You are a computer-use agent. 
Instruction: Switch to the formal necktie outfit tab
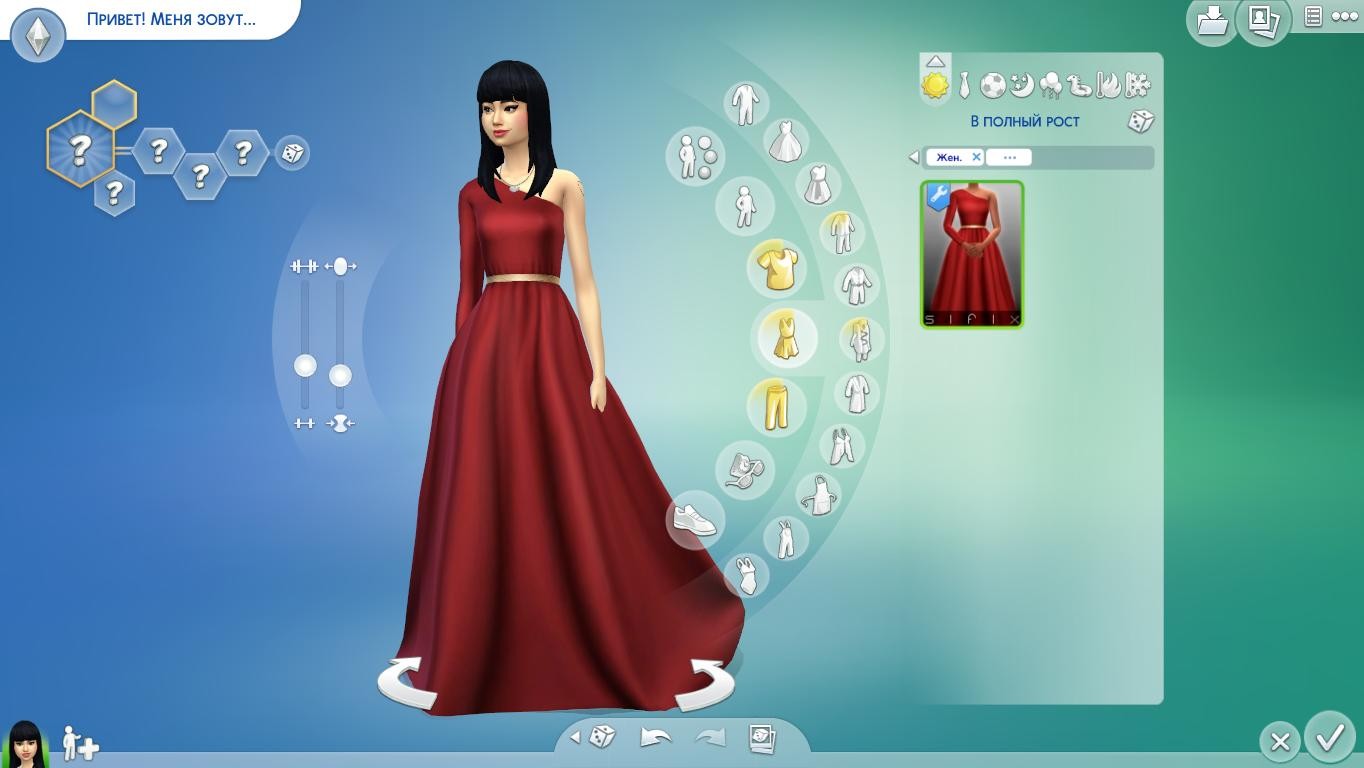(x=964, y=86)
